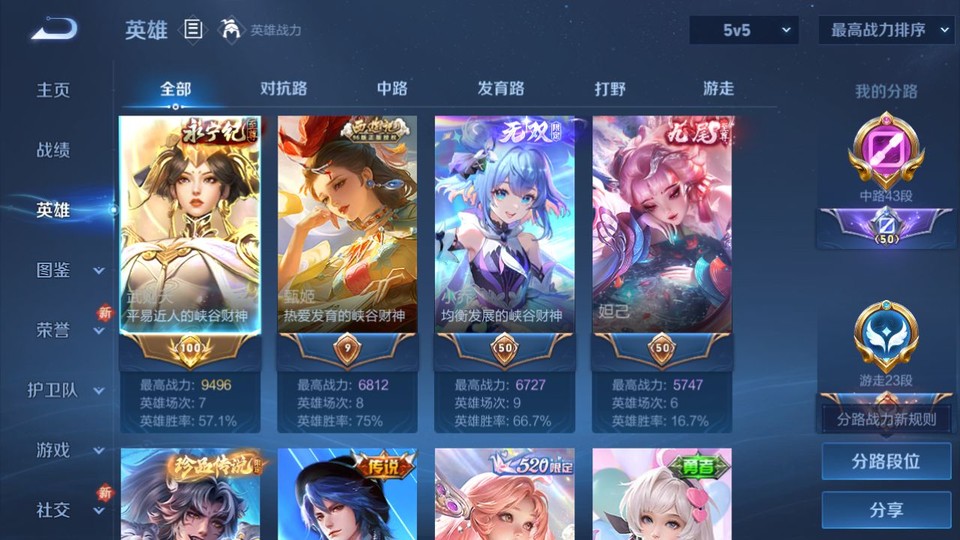The width and height of the screenshot is (960, 540).
Task: Switch to the 中路 tab
Action: tap(392, 88)
